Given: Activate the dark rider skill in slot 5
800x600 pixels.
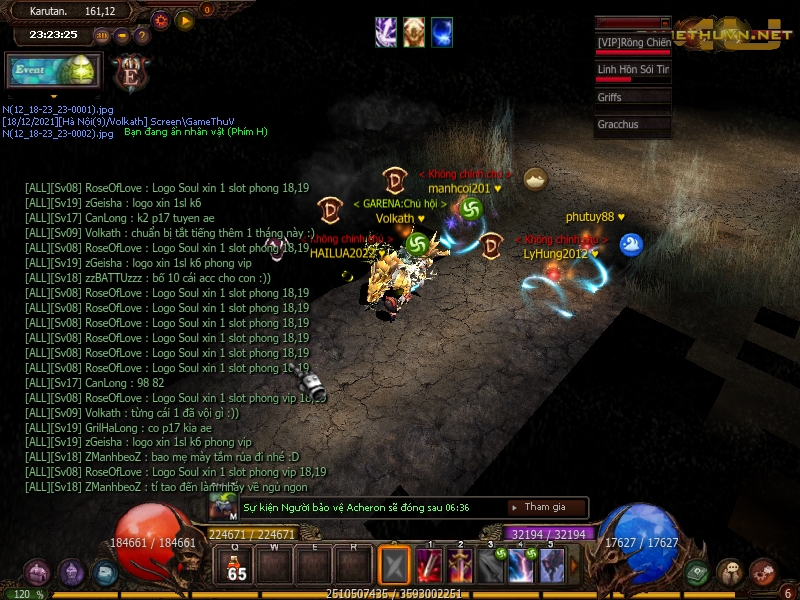Looking at the screenshot, I should click(x=551, y=566).
